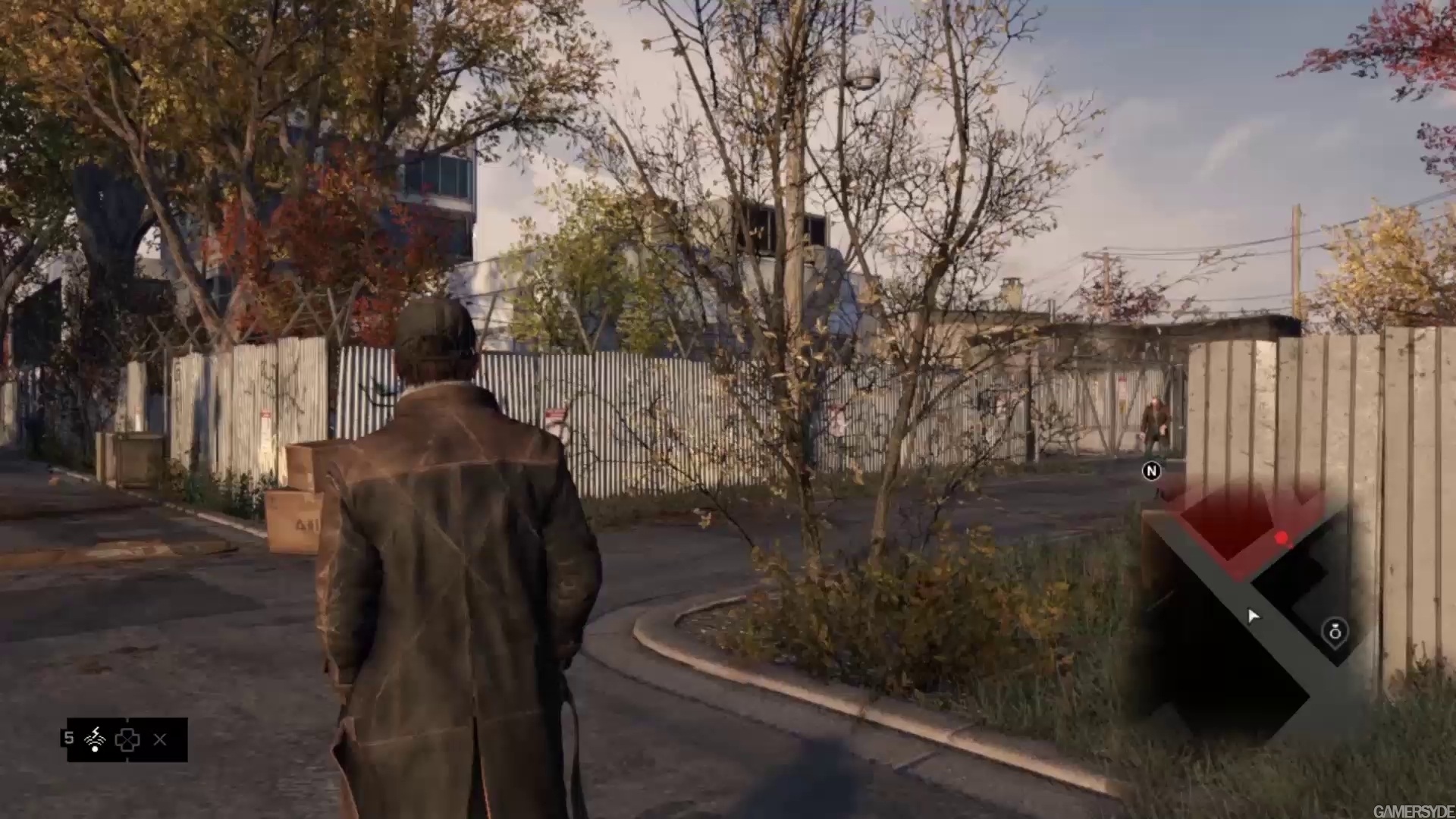Open the minimap
The height and width of the screenshot is (819, 1456).
[1244, 607]
